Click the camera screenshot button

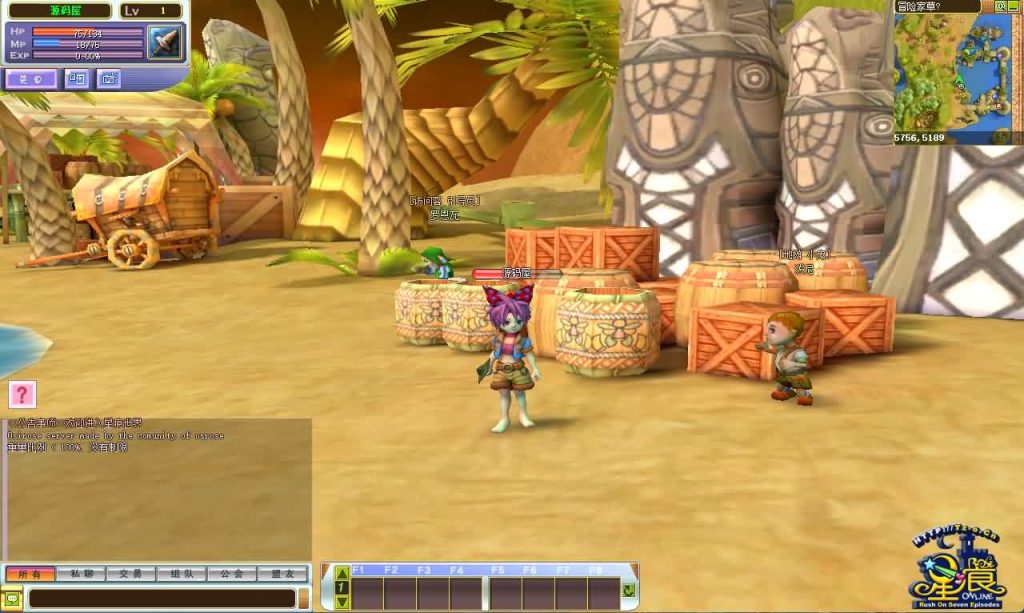click(x=107, y=79)
